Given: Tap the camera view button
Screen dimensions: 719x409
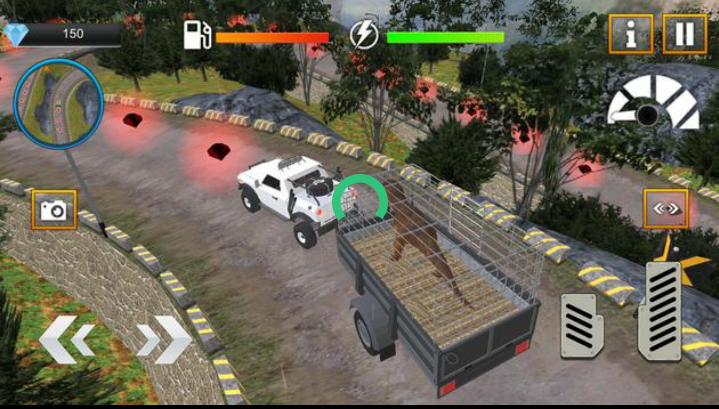Looking at the screenshot, I should click(x=54, y=209).
